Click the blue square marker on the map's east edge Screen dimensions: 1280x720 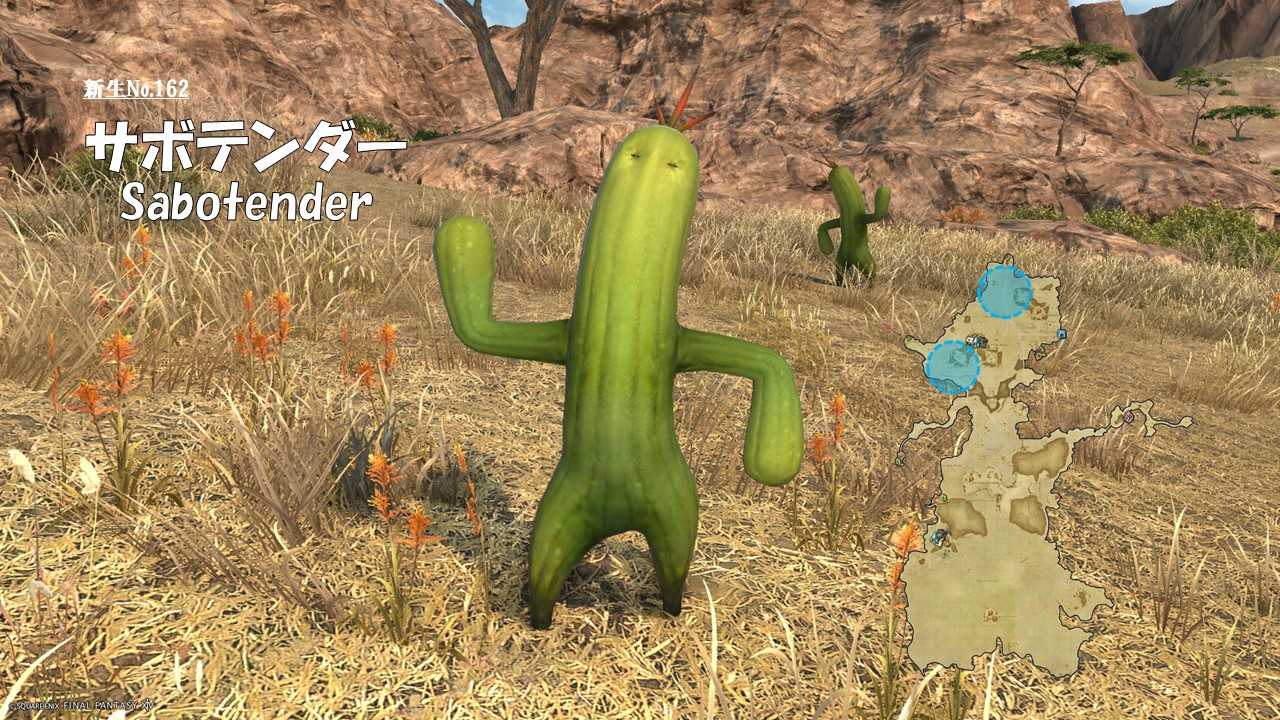(x=1061, y=334)
